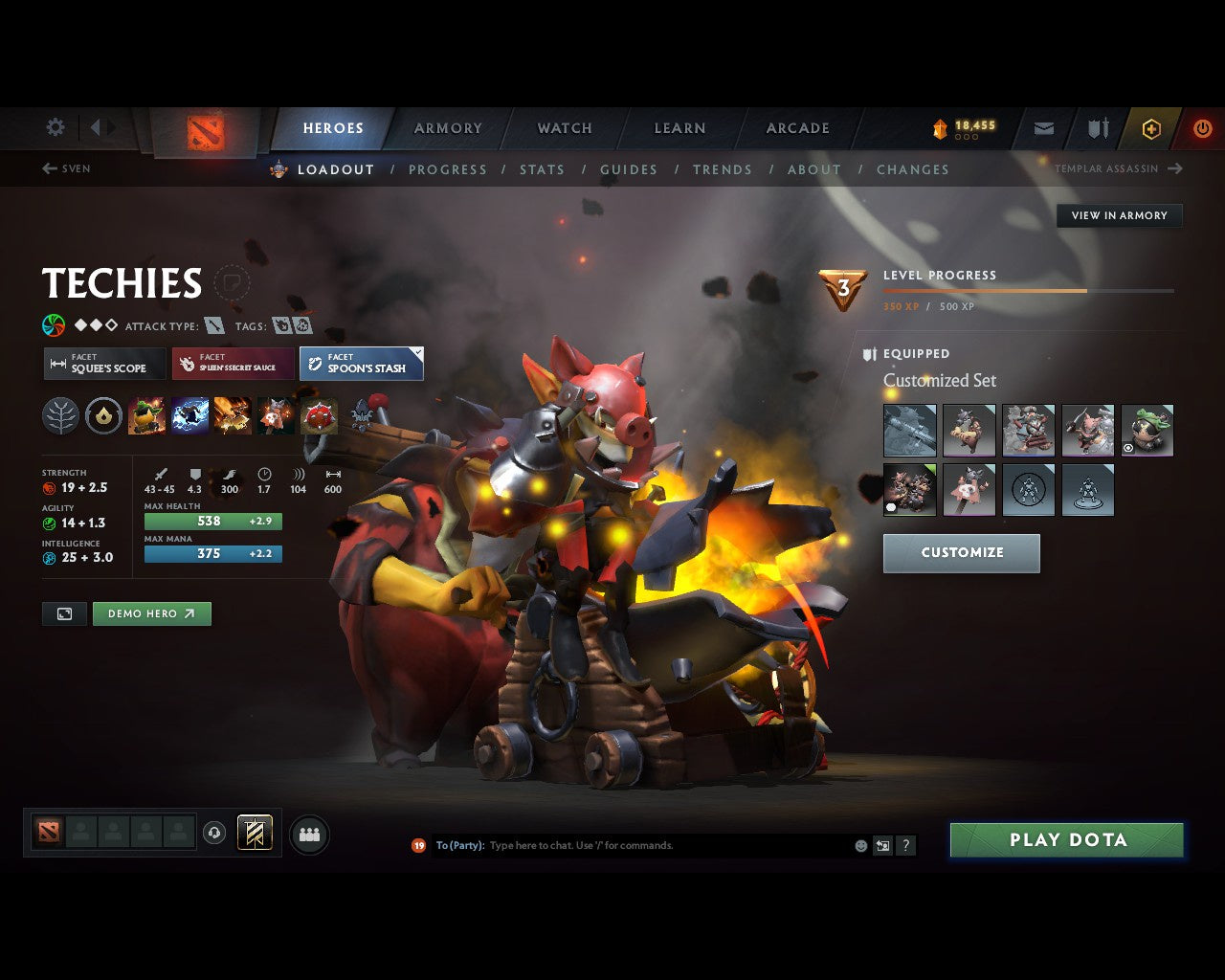Select the Squee's Scope facet
The width and height of the screenshot is (1225, 980).
click(103, 364)
